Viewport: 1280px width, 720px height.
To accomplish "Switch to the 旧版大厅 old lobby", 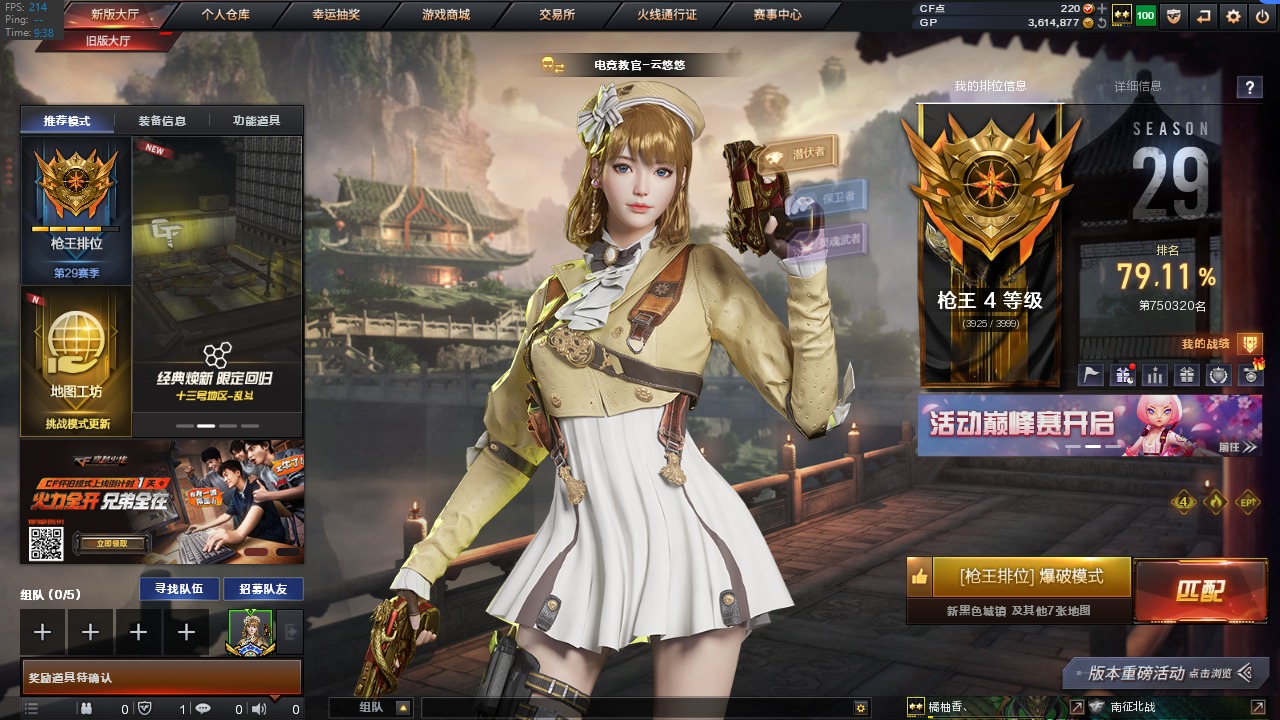I will point(108,41).
